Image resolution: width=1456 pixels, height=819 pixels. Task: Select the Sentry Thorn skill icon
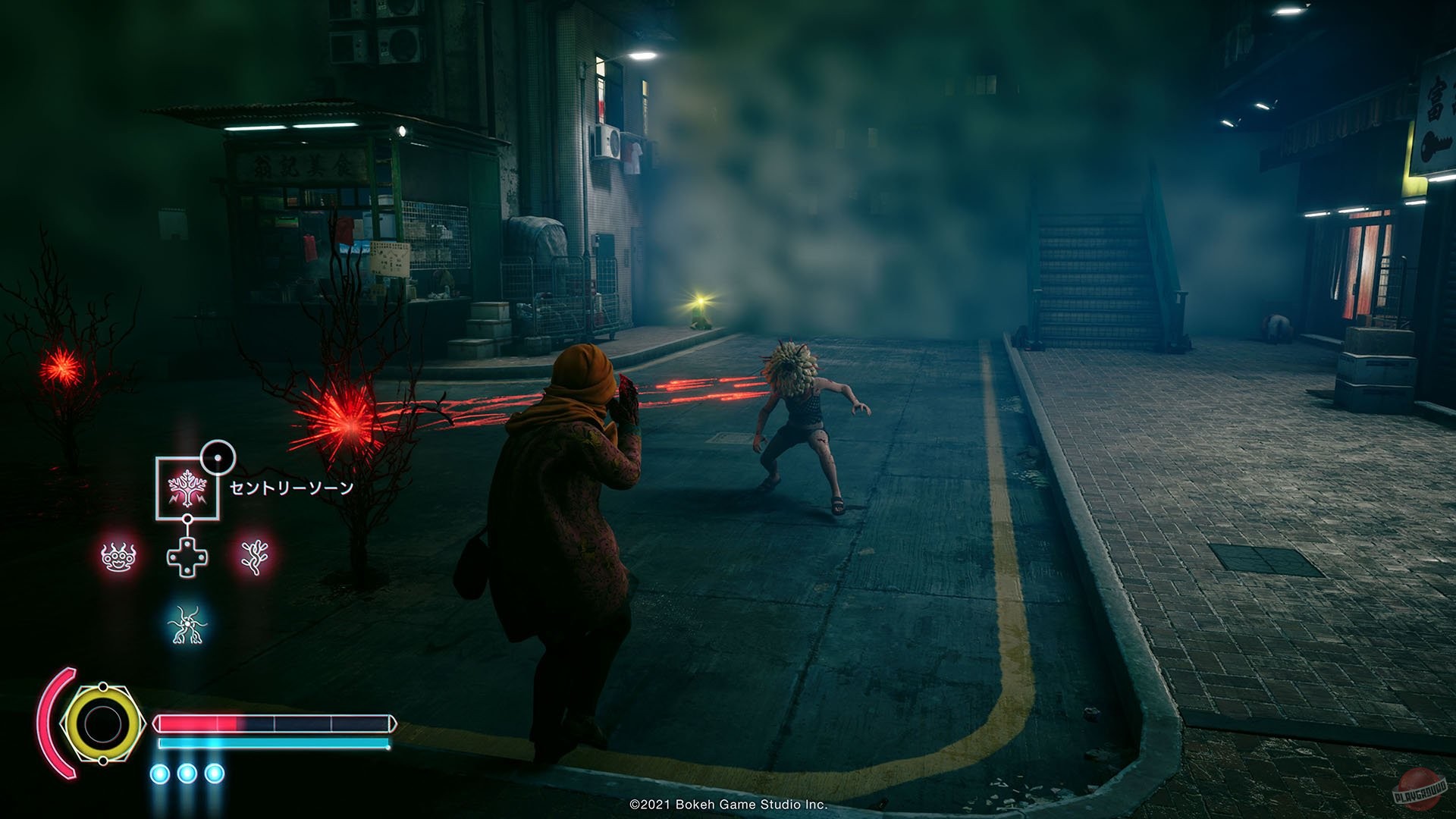(187, 488)
